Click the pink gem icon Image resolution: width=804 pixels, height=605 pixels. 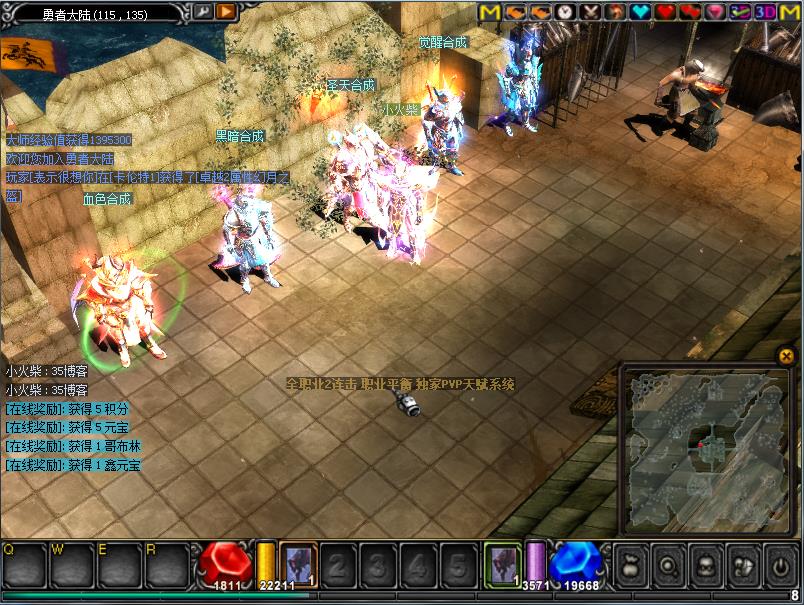tap(715, 12)
